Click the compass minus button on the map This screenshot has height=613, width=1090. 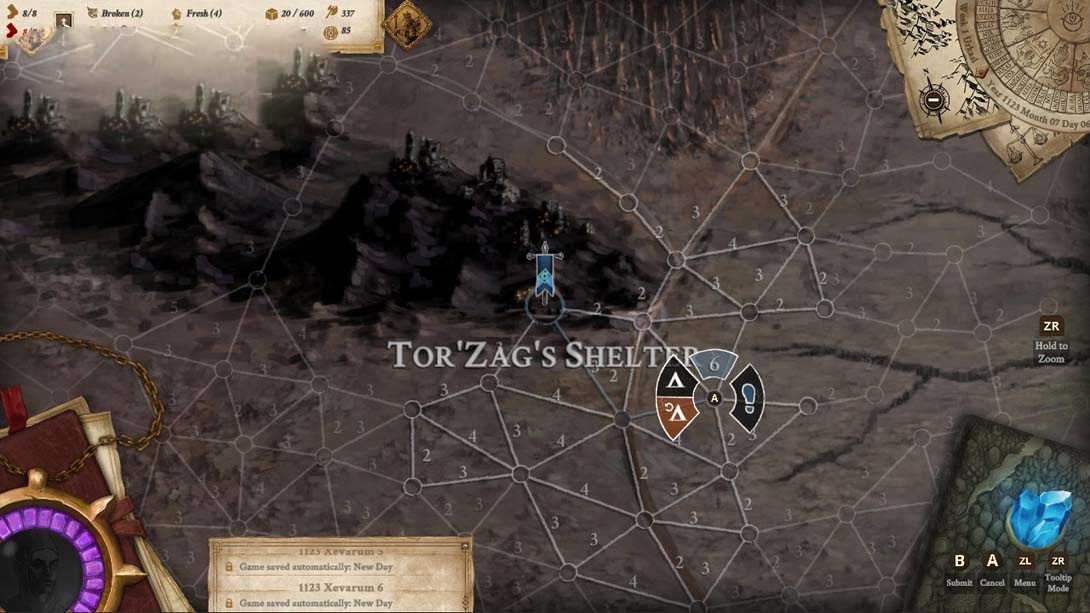point(934,99)
